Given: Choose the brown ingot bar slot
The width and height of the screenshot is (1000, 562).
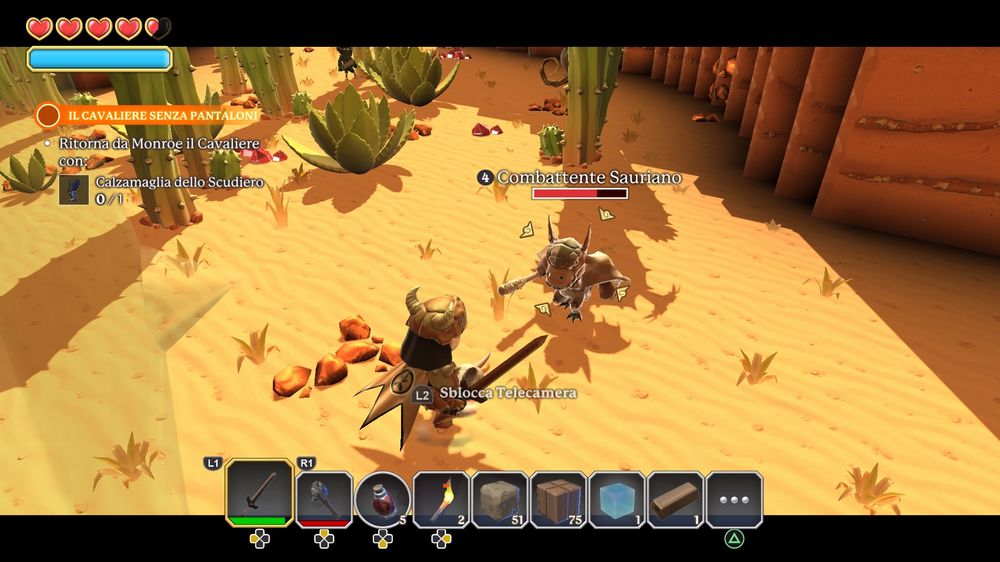Looking at the screenshot, I should [676, 498].
